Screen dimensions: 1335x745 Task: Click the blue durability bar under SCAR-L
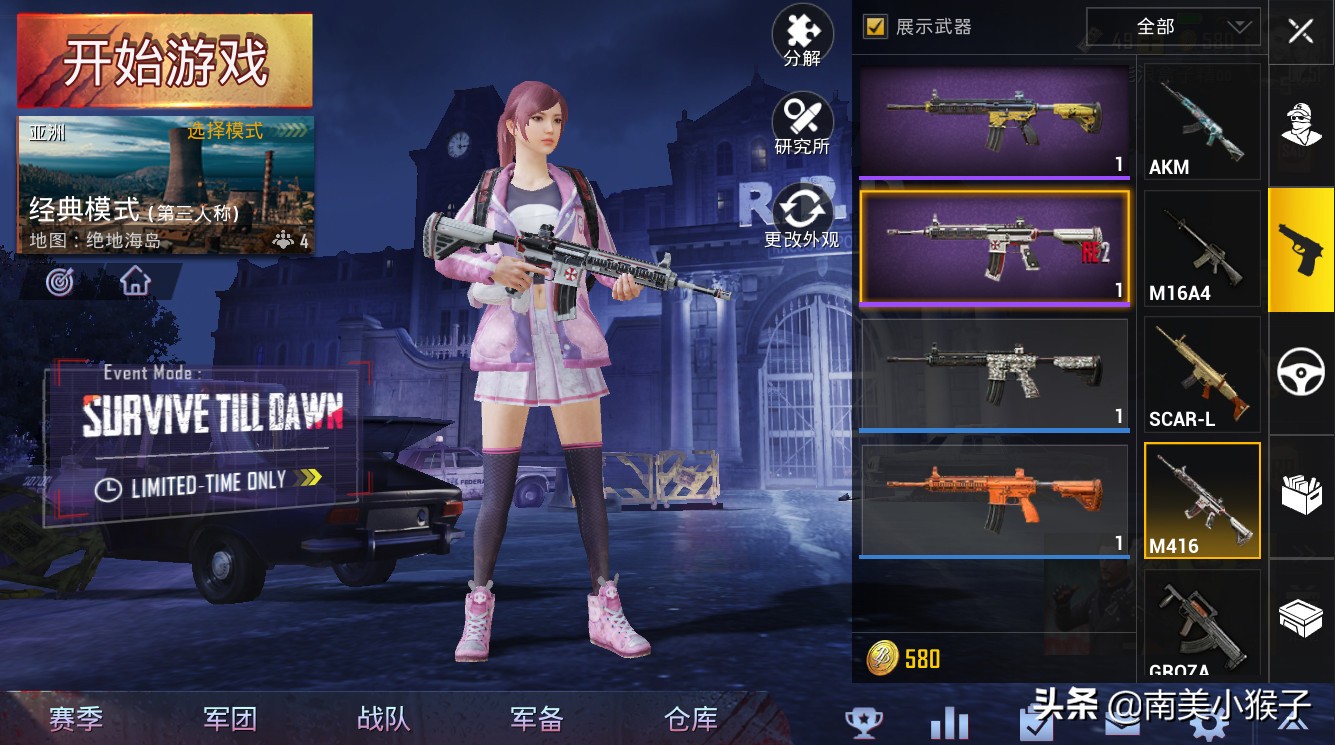pos(994,428)
